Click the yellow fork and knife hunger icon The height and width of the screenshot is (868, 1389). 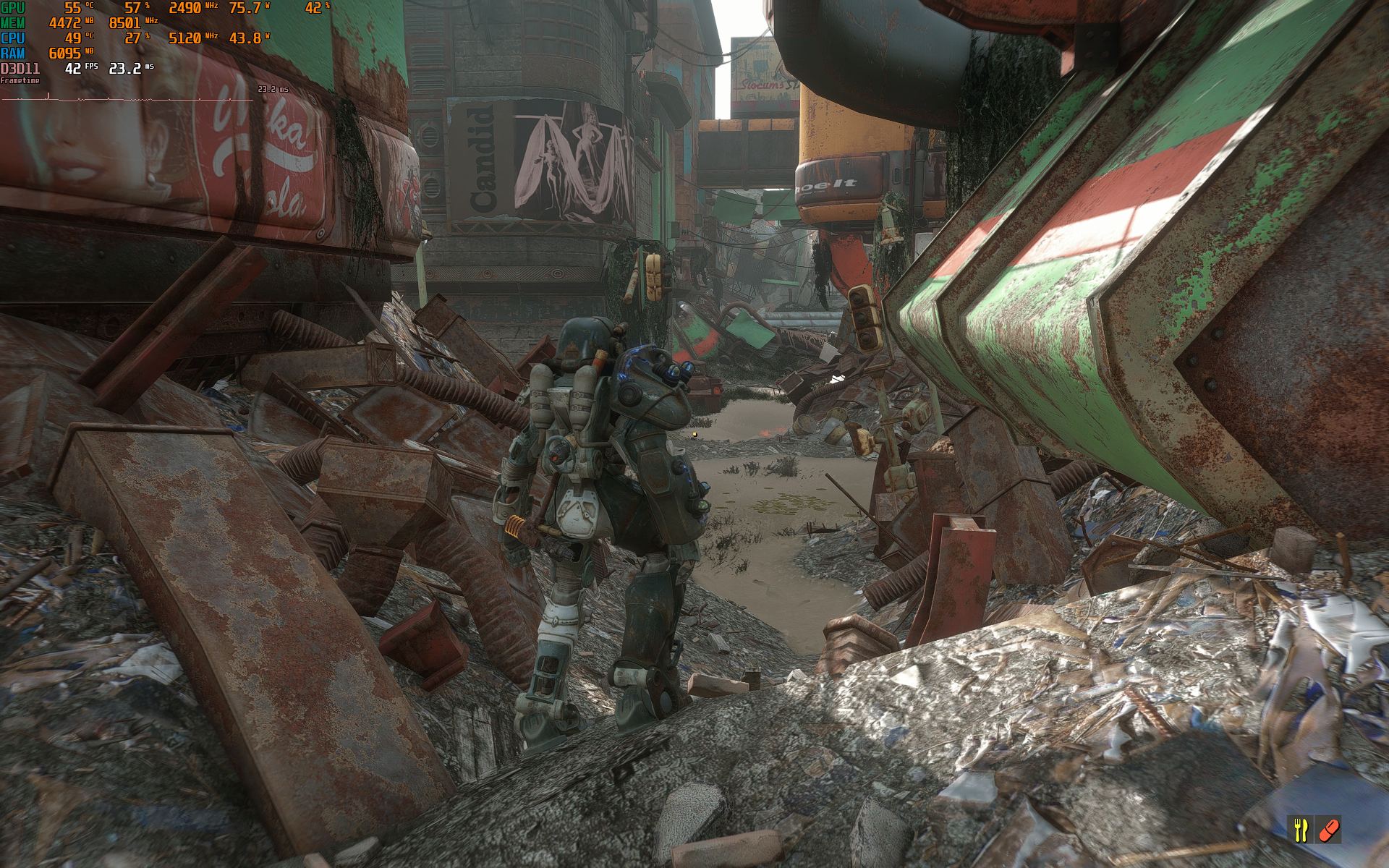pos(1301,829)
